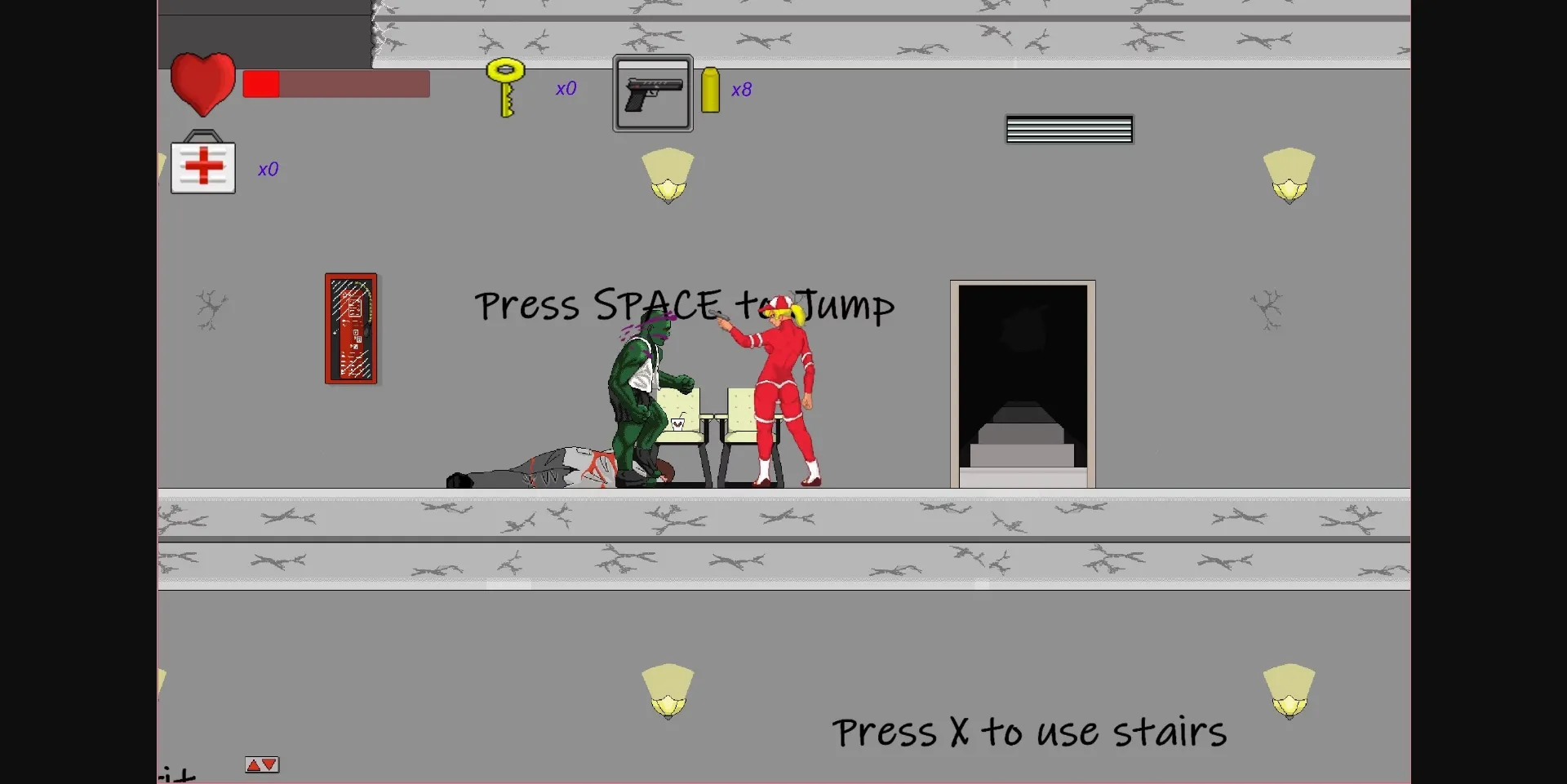The width and height of the screenshot is (1567, 784).
Task: Toggle the red up arrow control
Action: coord(254,764)
